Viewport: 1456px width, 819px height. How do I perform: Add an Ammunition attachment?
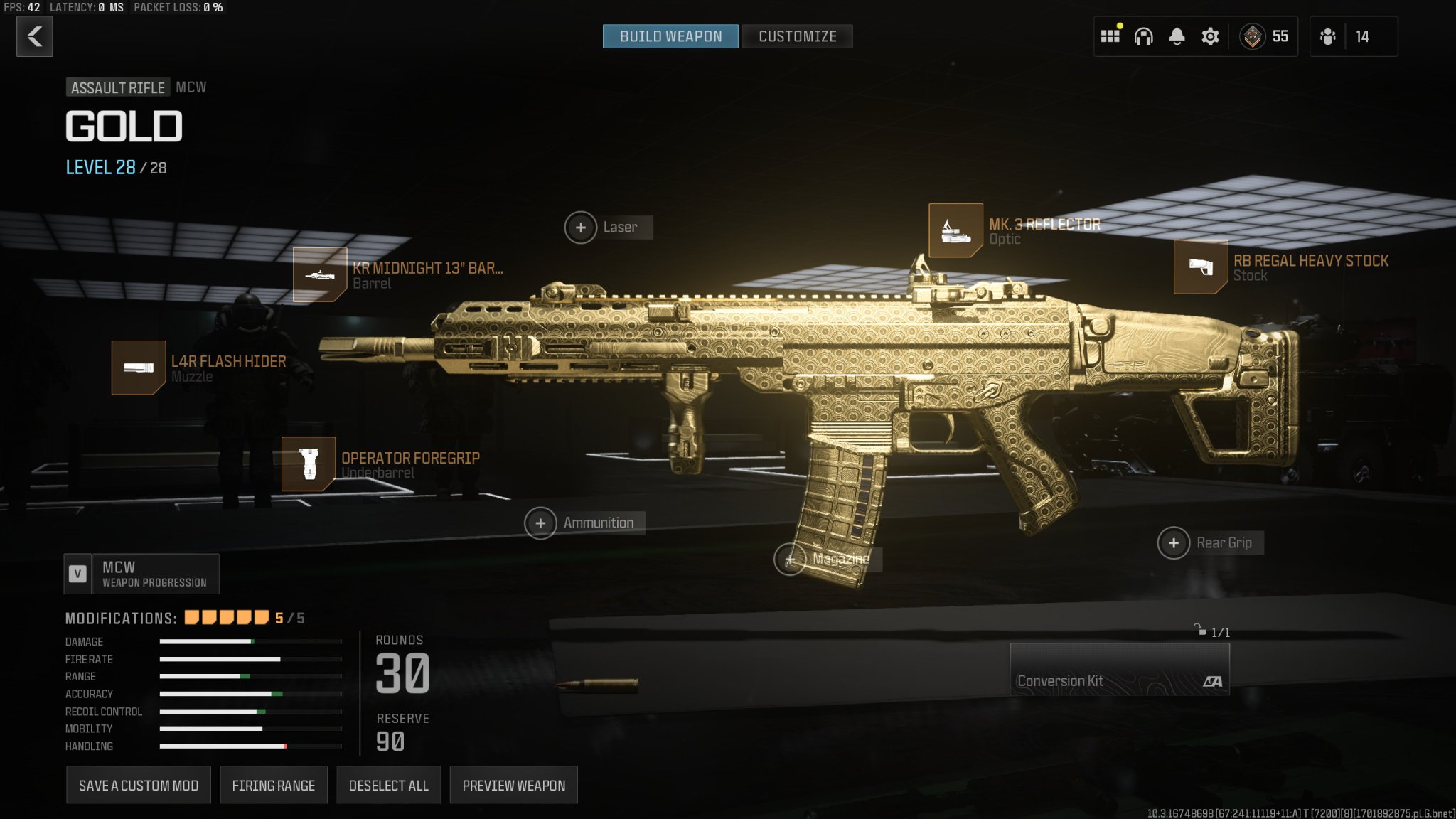542,523
